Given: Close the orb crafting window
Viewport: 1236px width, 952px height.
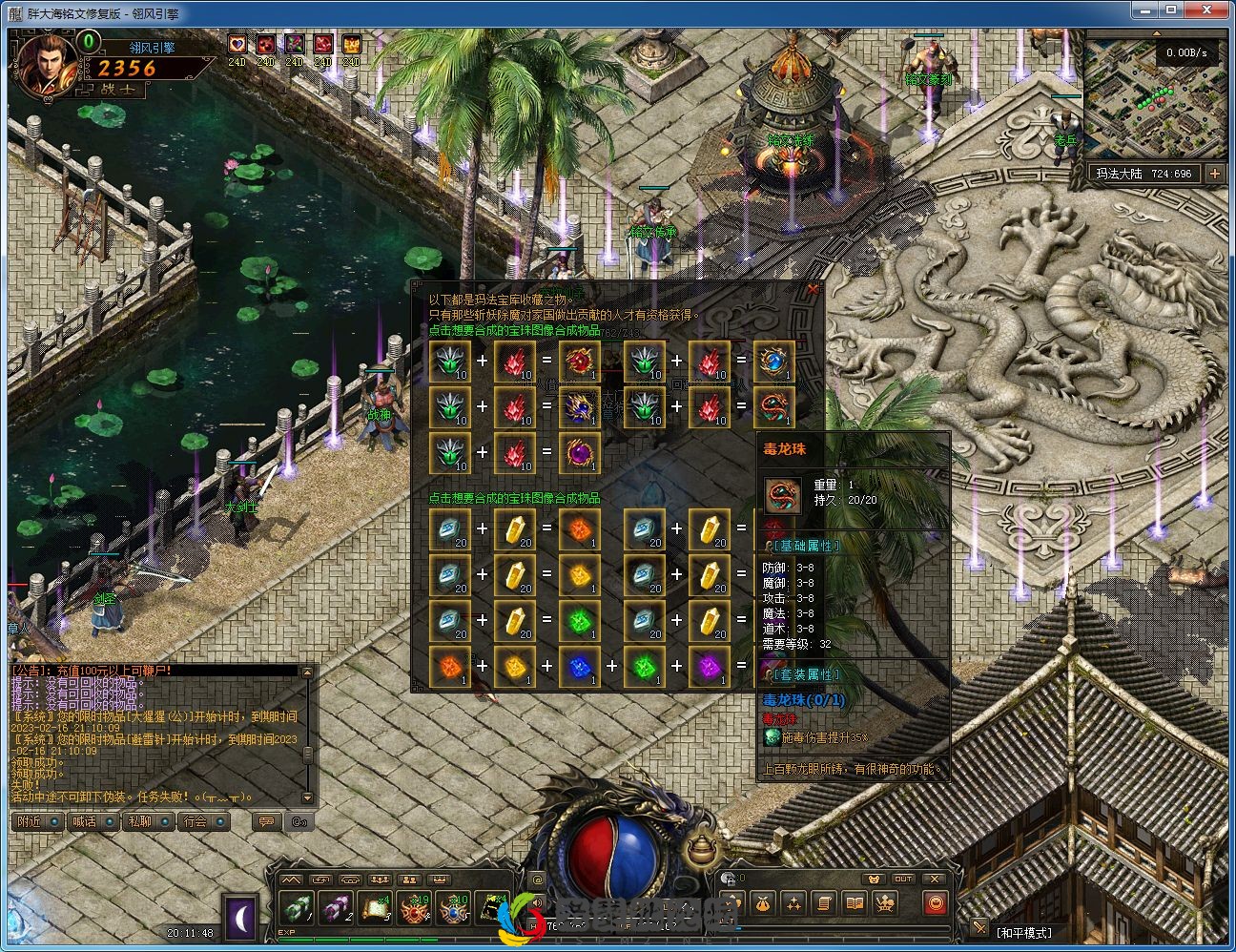Looking at the screenshot, I should (813, 289).
